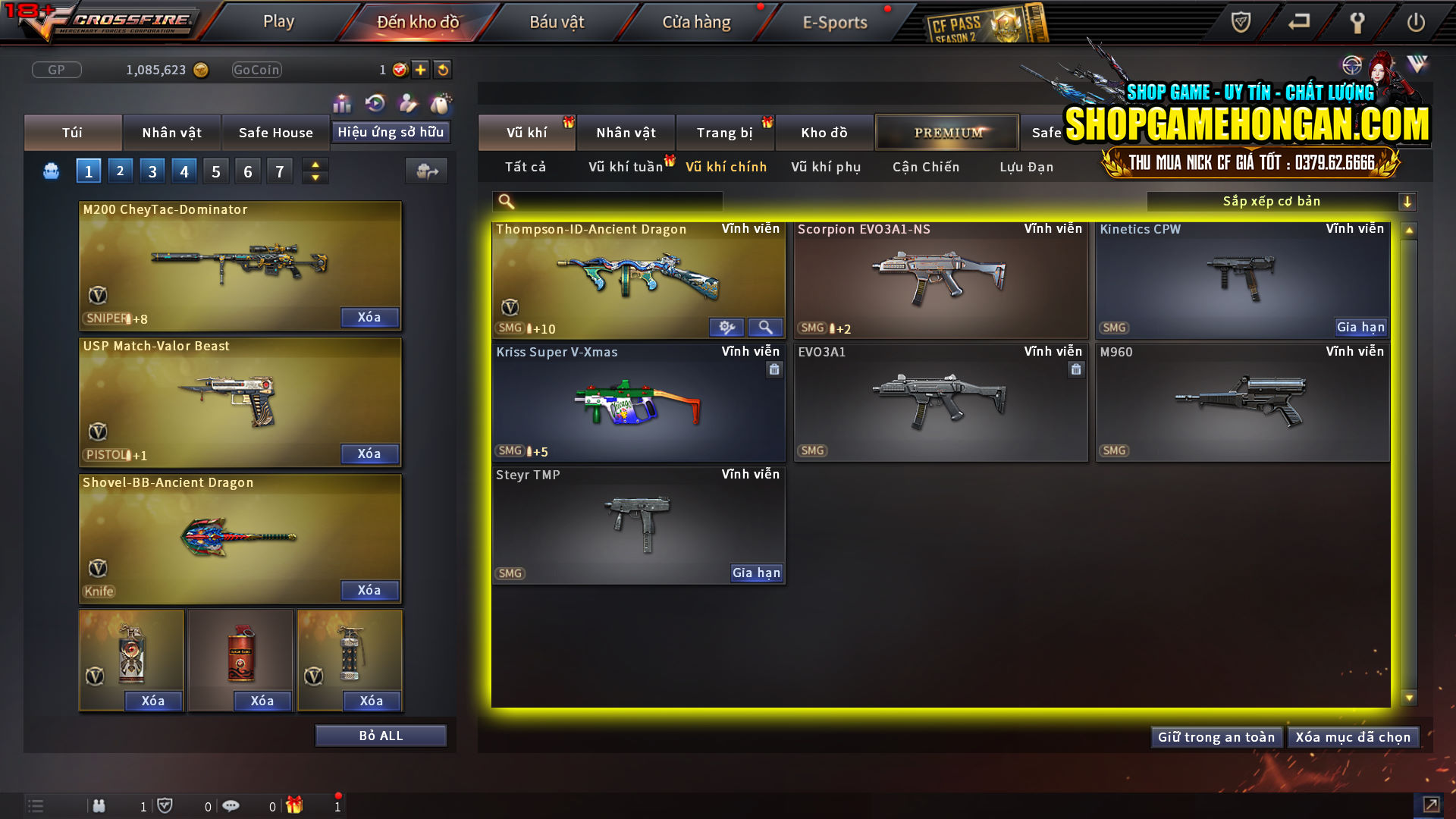1456x819 pixels.
Task: Switch to the 'Vũ khí phụ' tab
Action: pos(824,167)
